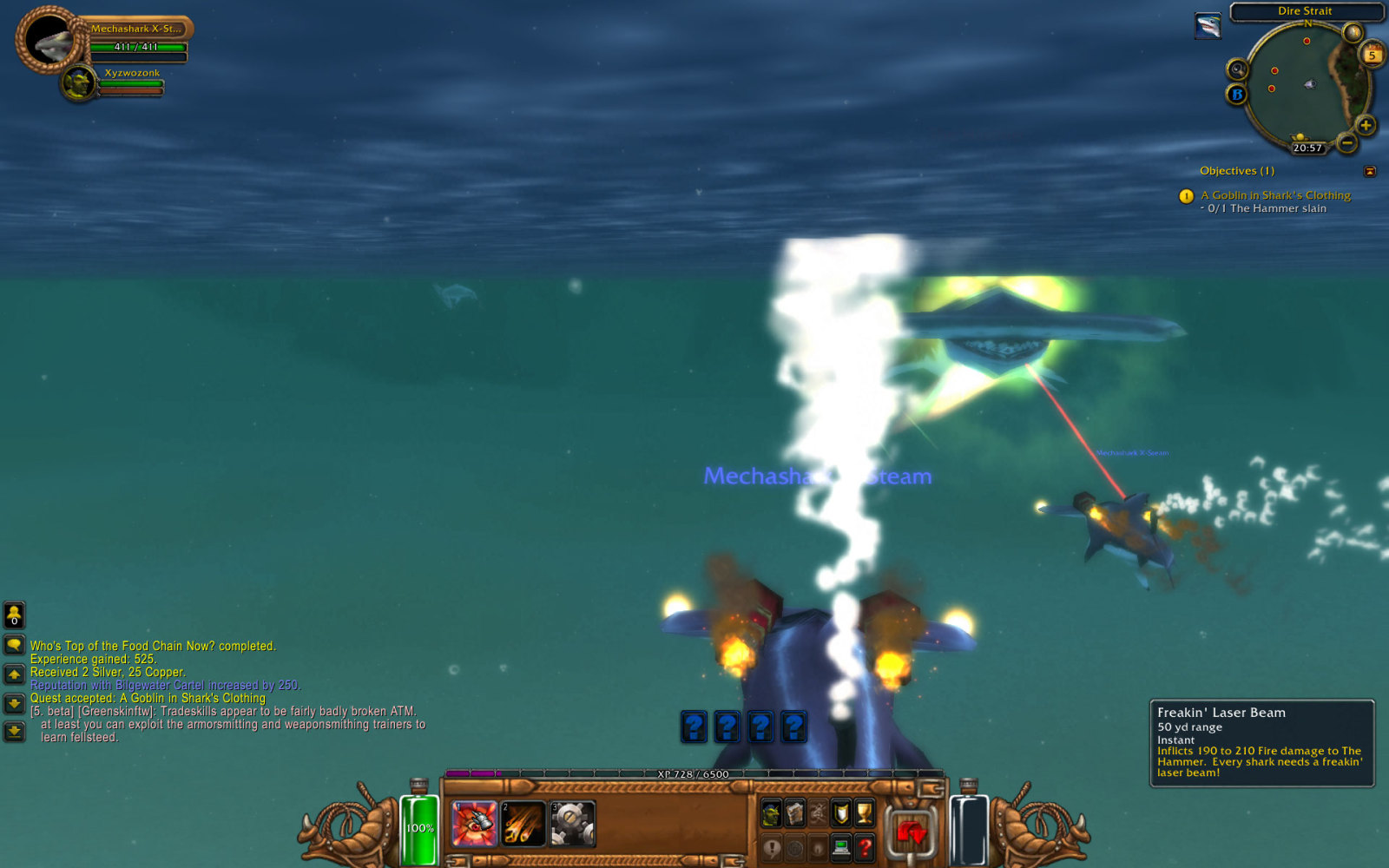Open the character info goblin portrait button

771,813
